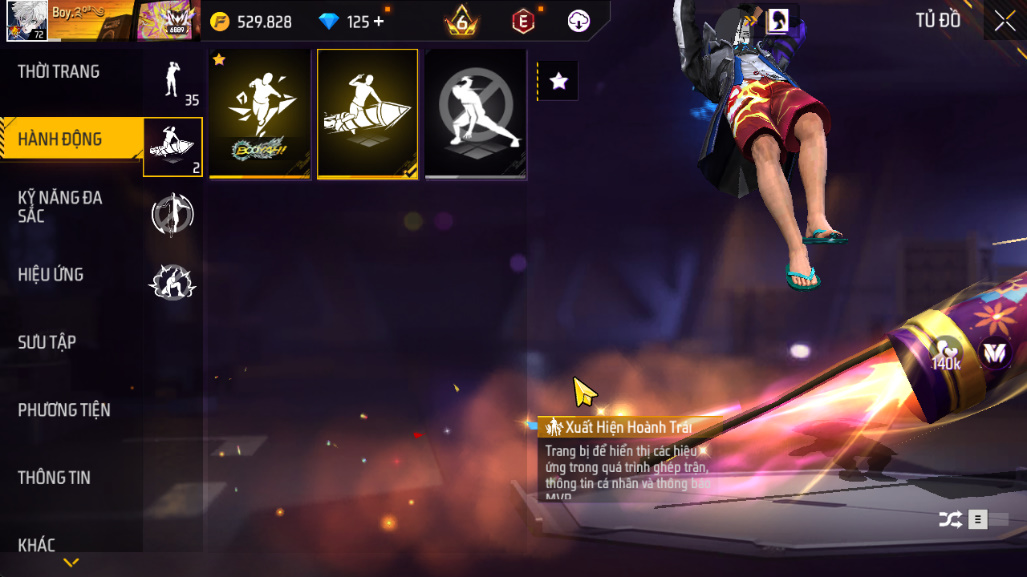1027x577 pixels.
Task: Open the Hiệu Ứng category
Action: click(51, 274)
